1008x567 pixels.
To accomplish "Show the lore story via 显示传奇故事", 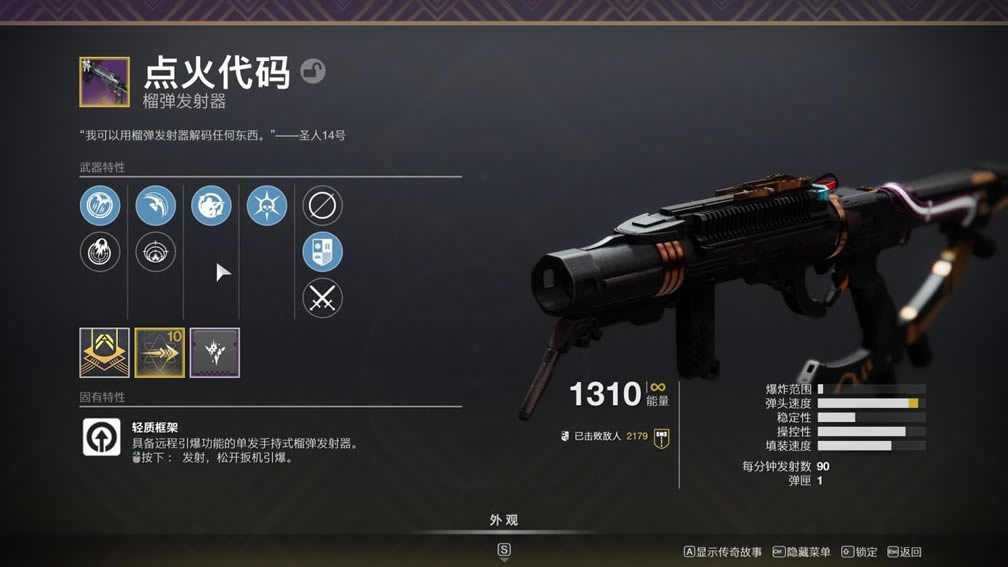I will tap(723, 552).
